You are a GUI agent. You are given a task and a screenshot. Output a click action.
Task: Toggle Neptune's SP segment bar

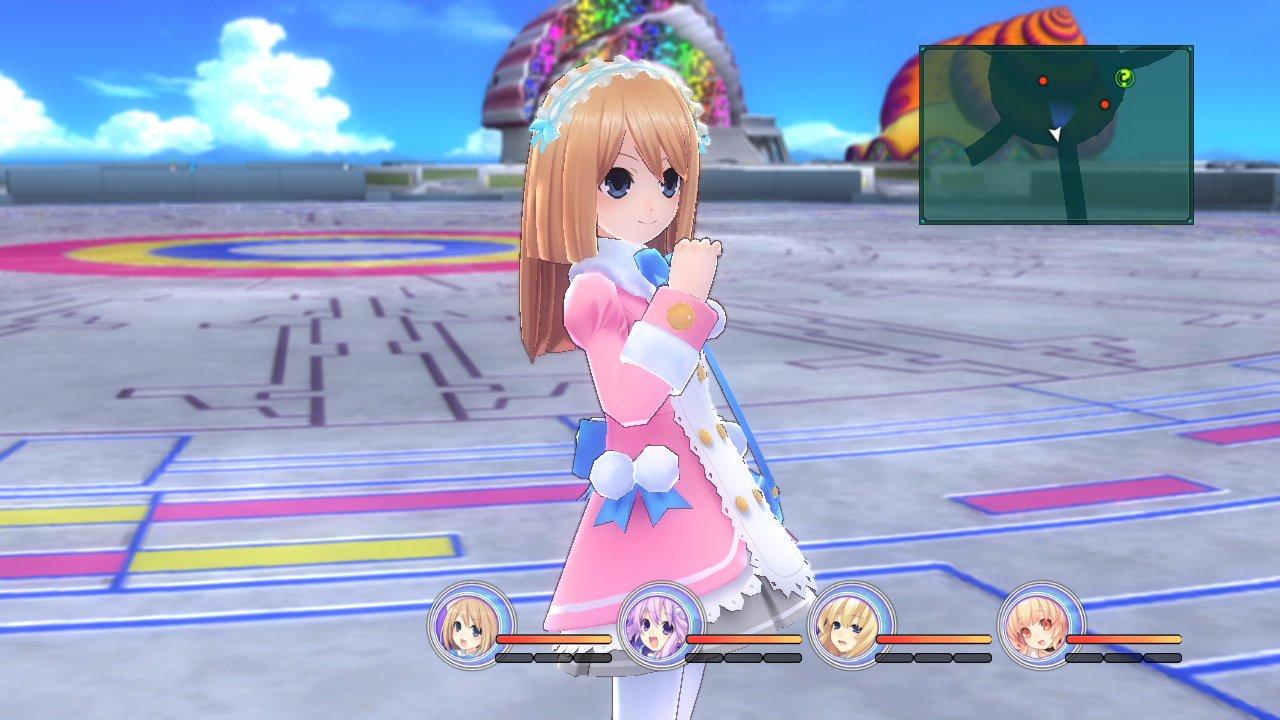coord(742,659)
